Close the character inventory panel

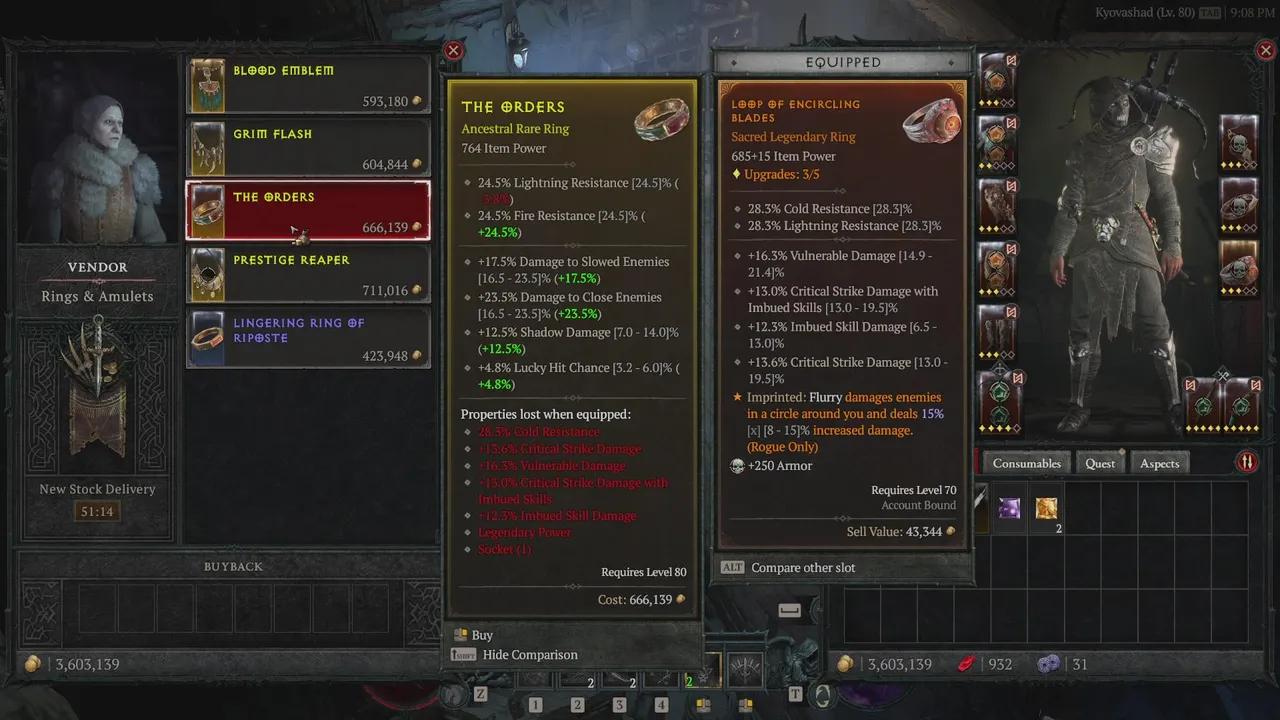[x=1265, y=51]
